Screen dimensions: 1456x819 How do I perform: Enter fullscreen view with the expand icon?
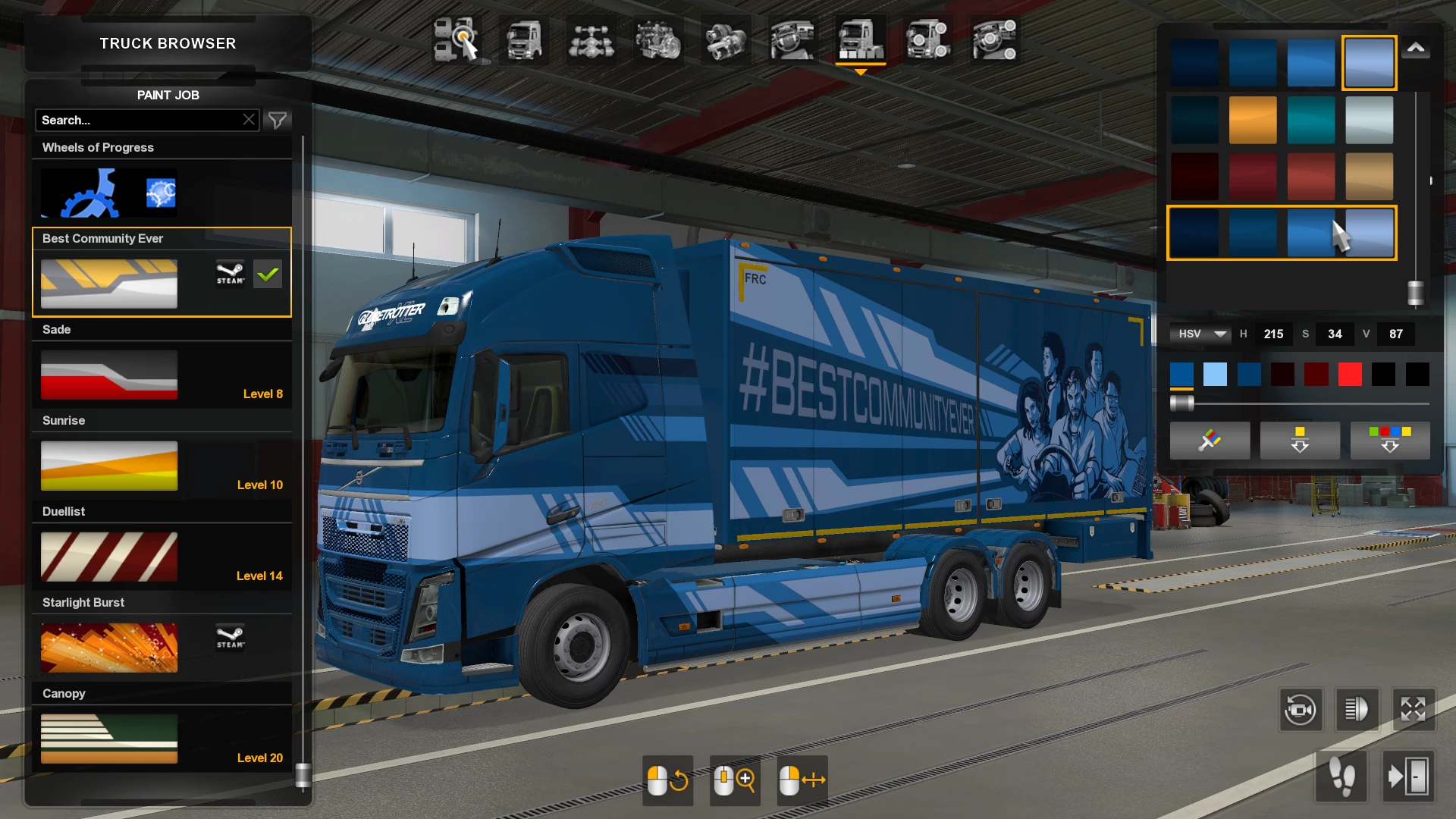(x=1413, y=710)
